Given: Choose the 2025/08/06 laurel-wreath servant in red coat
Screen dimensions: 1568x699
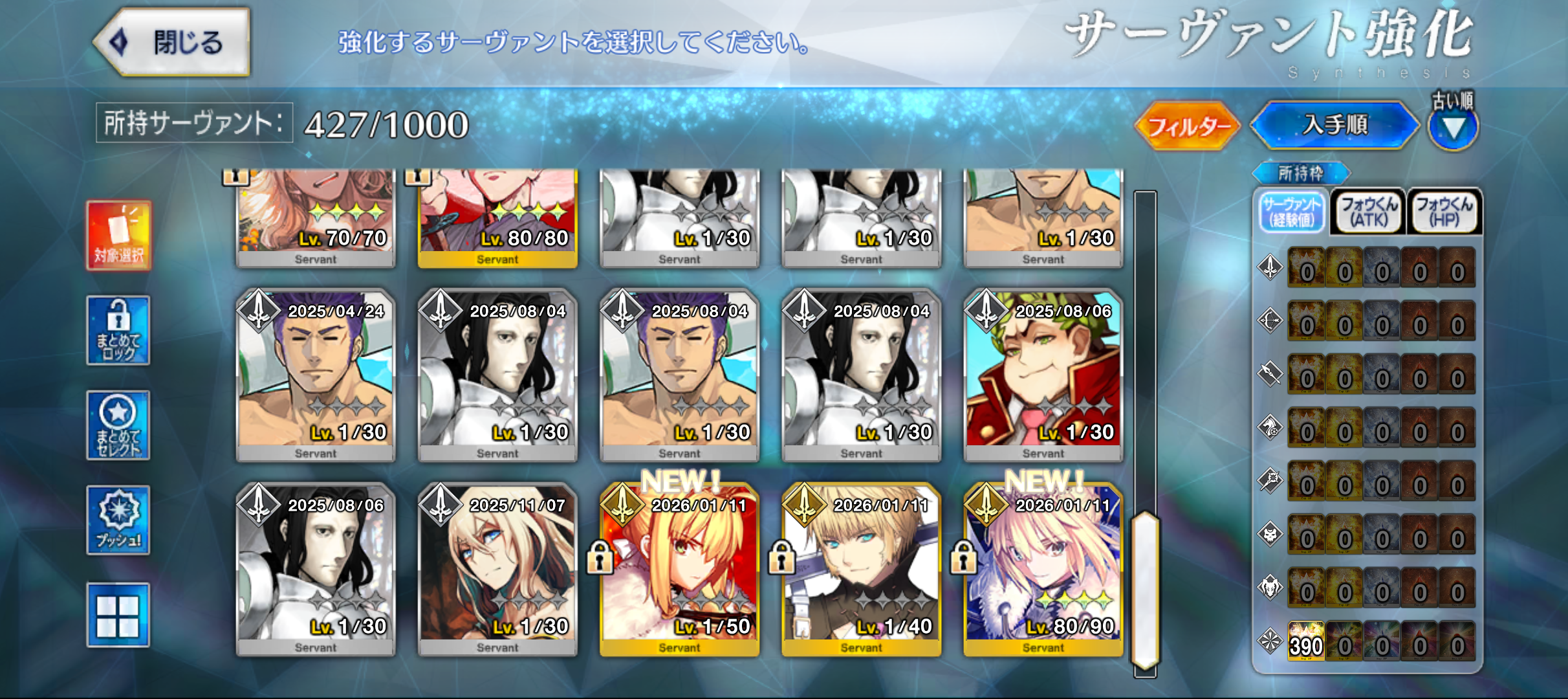Looking at the screenshot, I should coord(1043,375).
